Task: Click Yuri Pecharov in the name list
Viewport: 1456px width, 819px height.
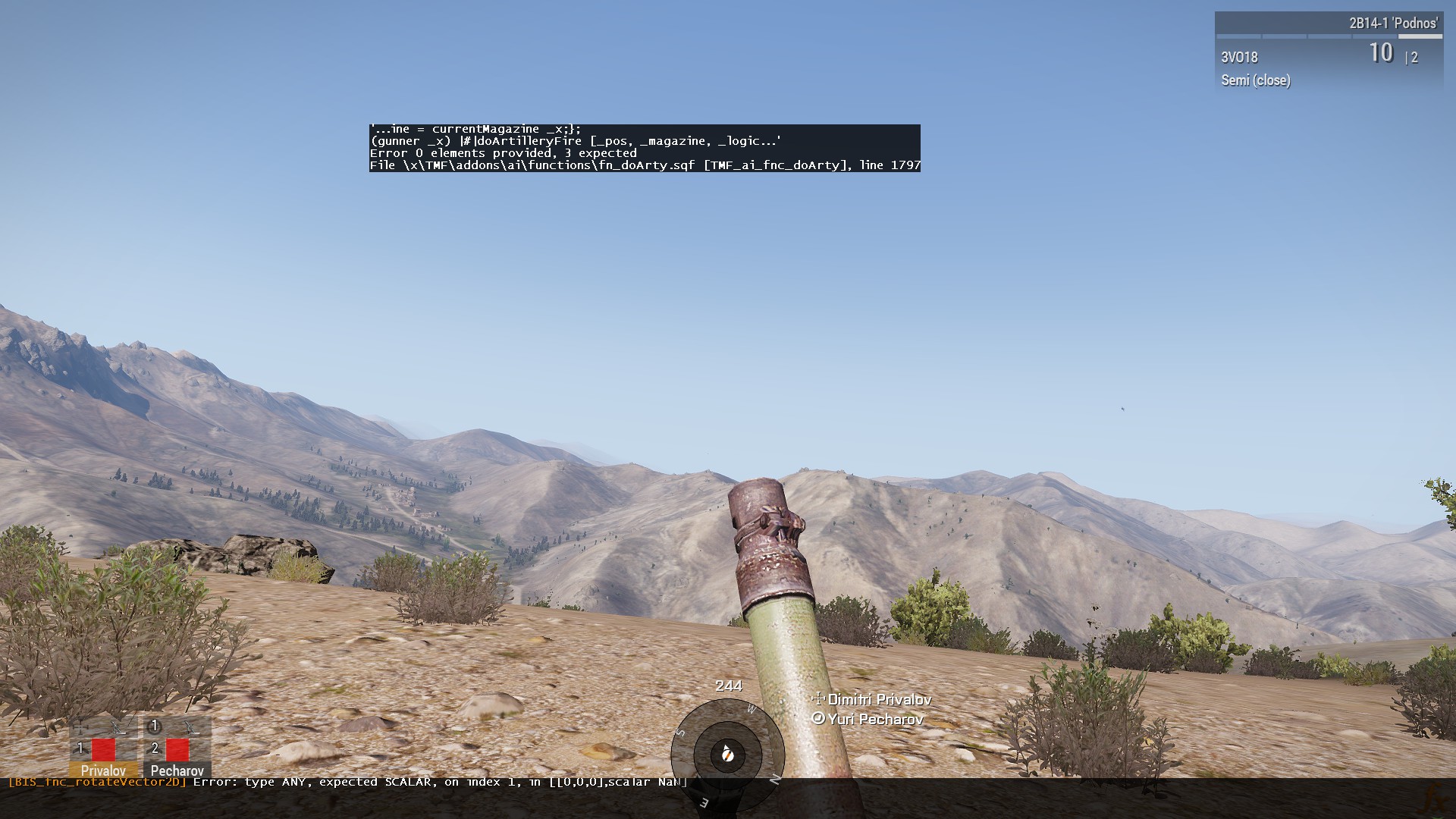Action: tap(874, 719)
